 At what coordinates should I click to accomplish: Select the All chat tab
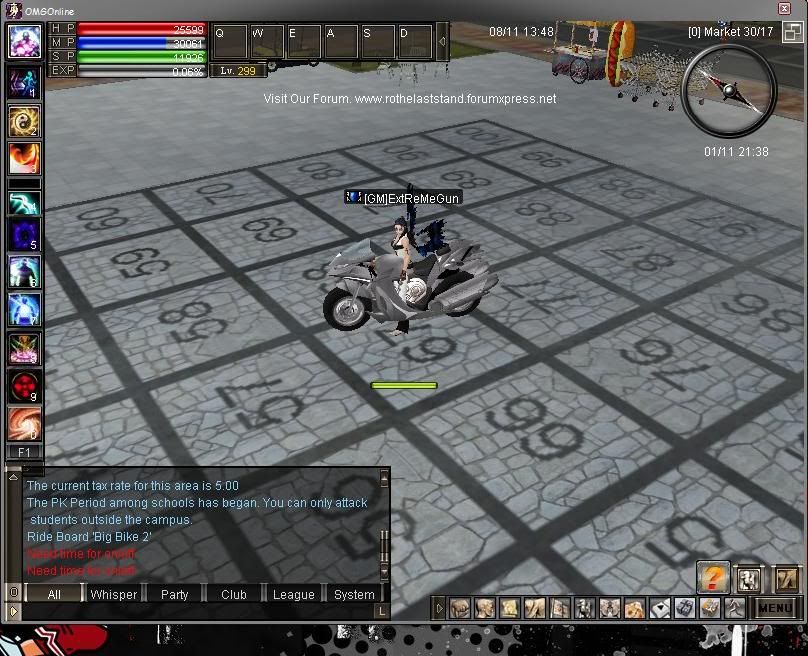(x=54, y=594)
